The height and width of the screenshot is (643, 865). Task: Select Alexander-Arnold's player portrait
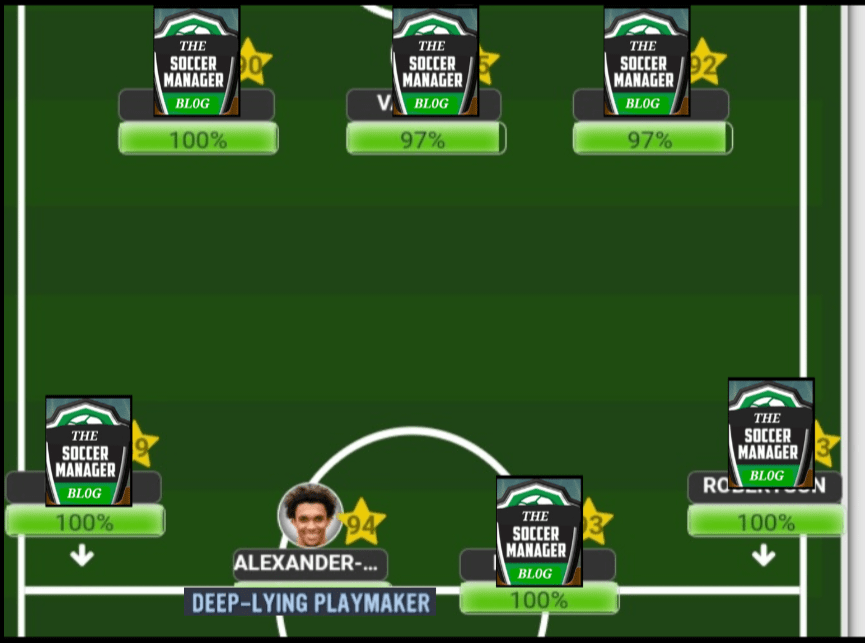pyautogui.click(x=310, y=515)
